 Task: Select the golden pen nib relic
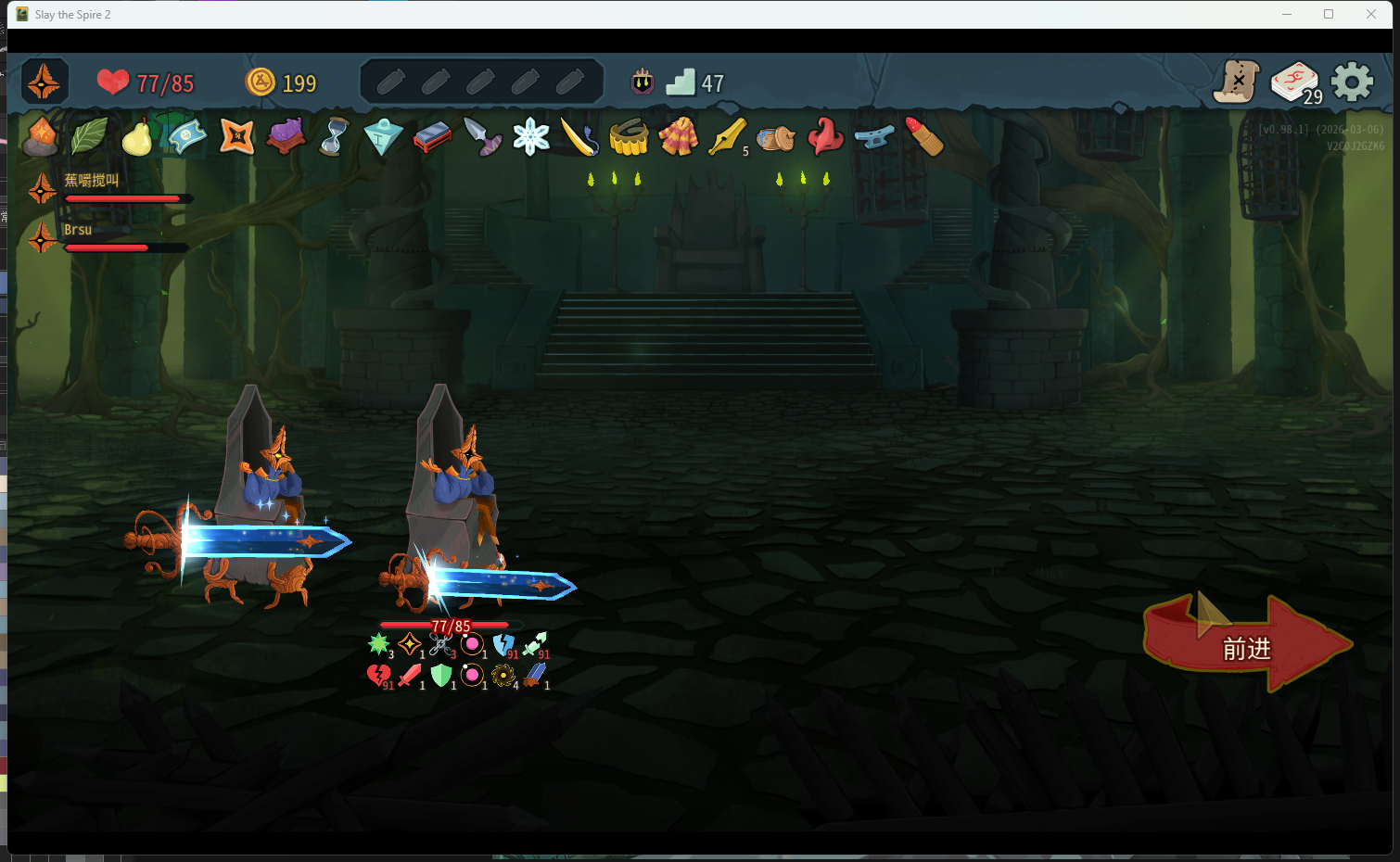pyautogui.click(x=727, y=137)
